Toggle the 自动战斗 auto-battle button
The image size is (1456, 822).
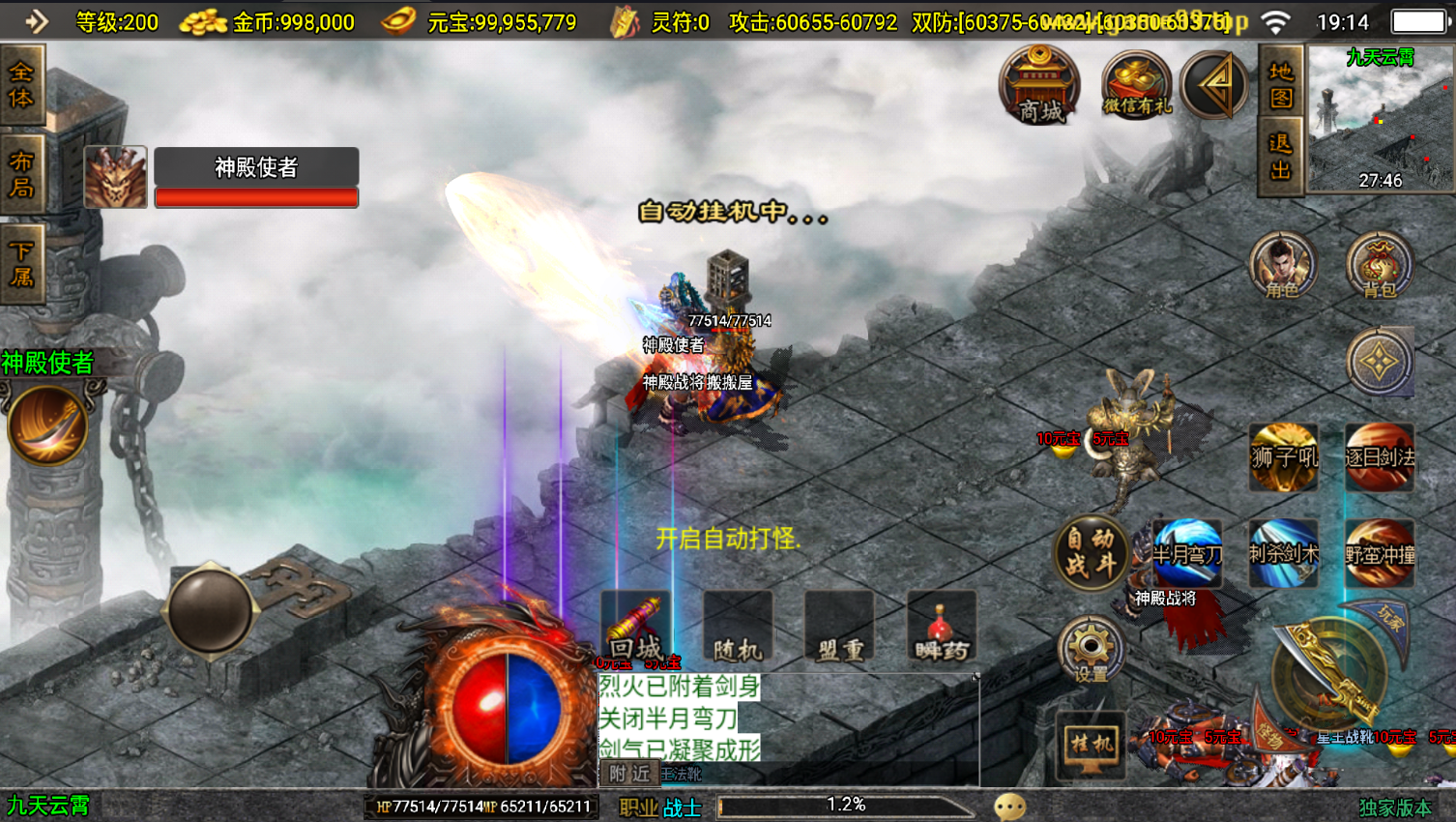pyautogui.click(x=1092, y=553)
